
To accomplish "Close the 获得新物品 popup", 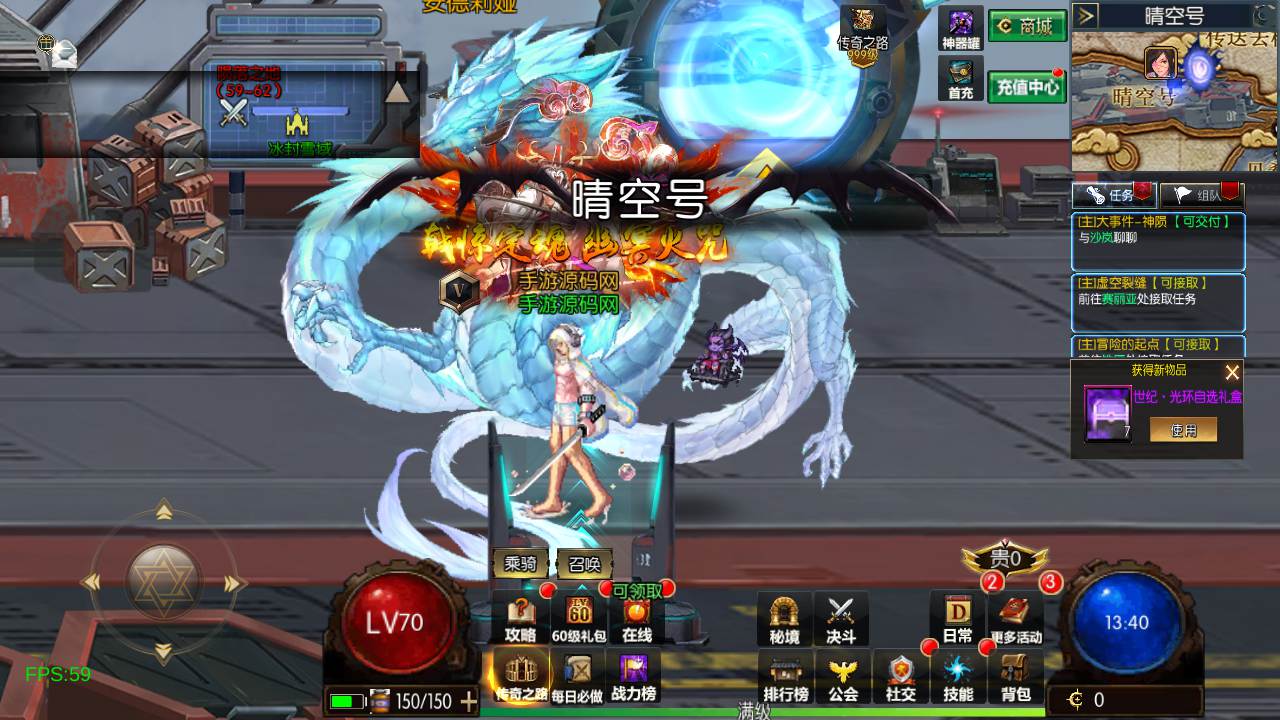I will [1232, 373].
